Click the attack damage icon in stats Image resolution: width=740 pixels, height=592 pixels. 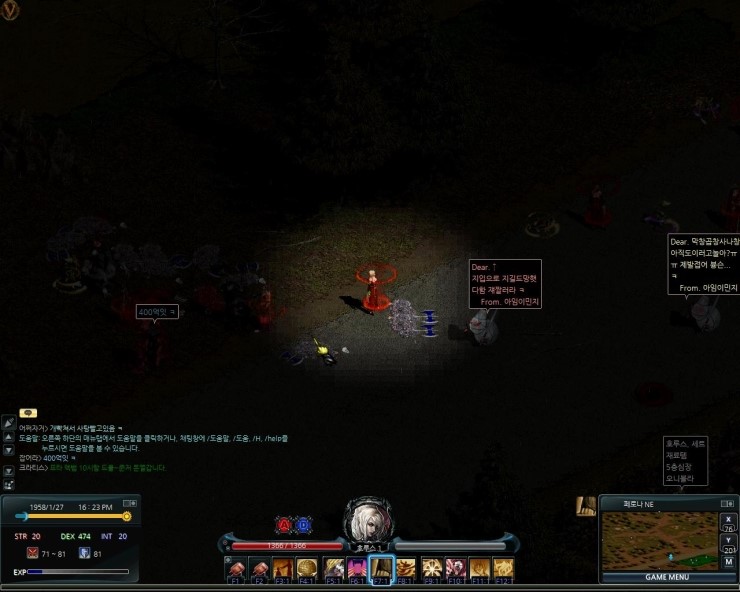[32, 553]
